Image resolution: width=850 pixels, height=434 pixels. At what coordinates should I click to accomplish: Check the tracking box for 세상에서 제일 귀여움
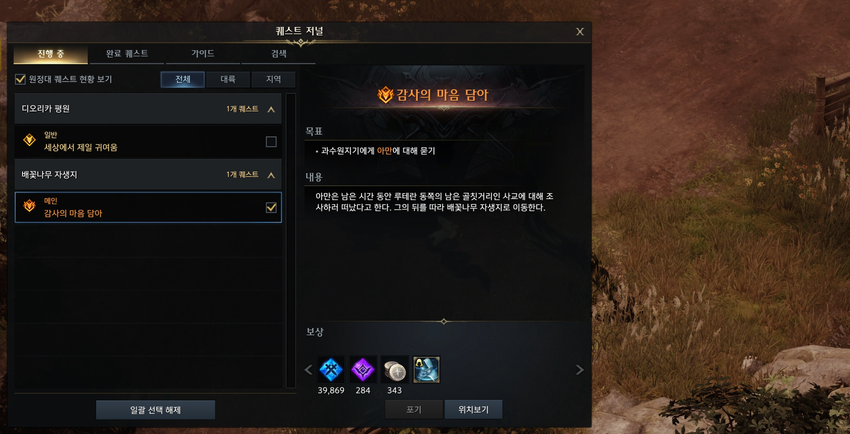[x=271, y=142]
